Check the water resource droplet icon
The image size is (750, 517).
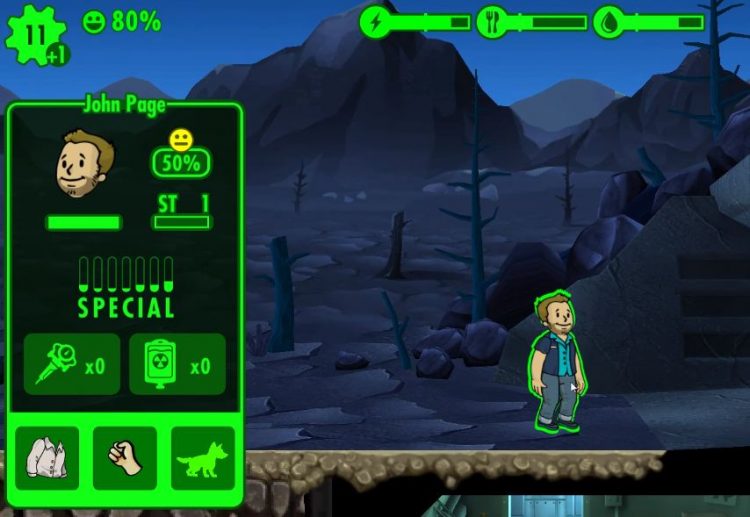pos(608,22)
